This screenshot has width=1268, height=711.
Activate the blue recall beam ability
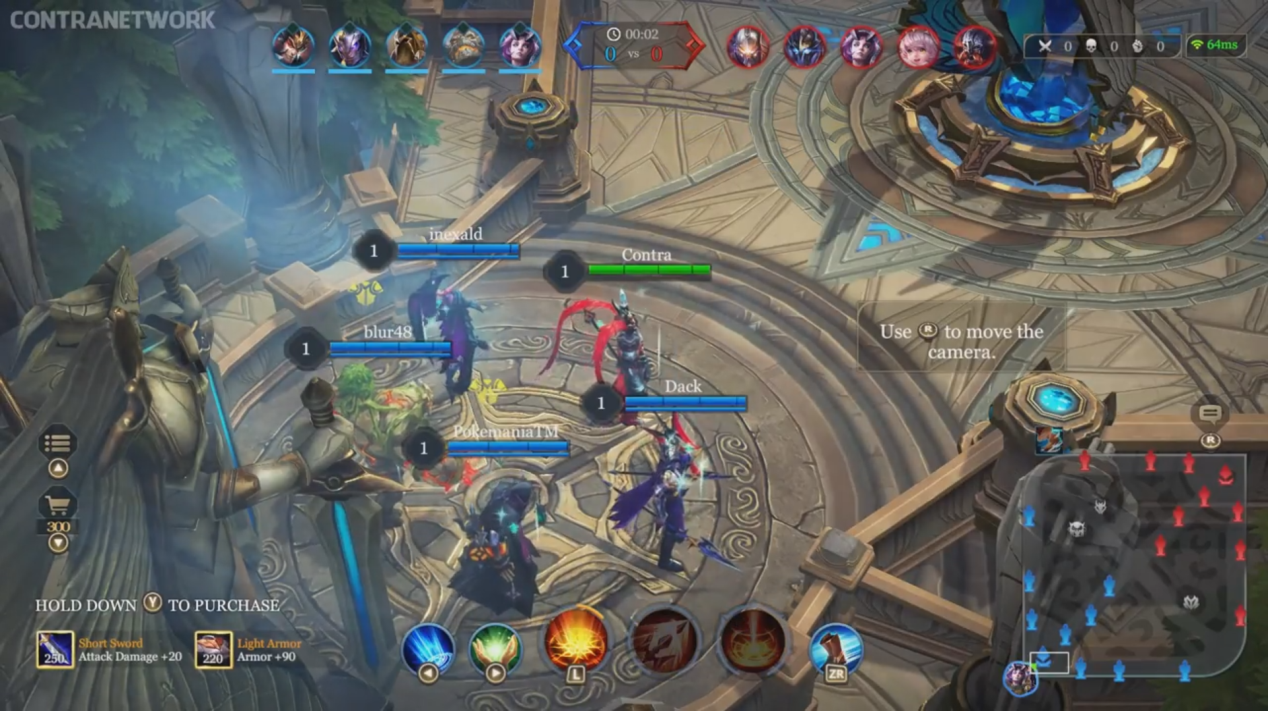click(428, 647)
